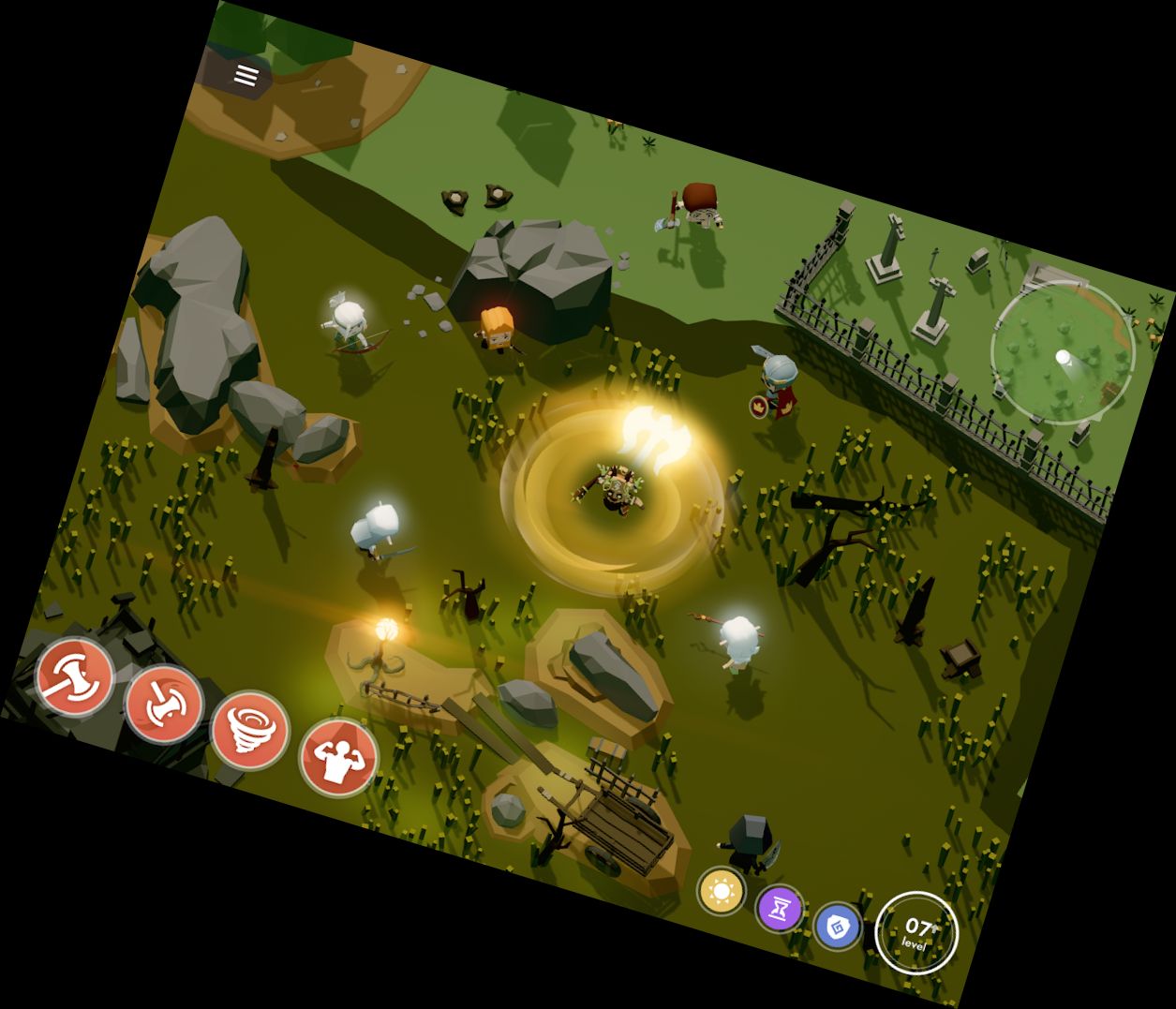Tap the blue rune stone icon
The width and height of the screenshot is (1176, 1009).
(838, 926)
